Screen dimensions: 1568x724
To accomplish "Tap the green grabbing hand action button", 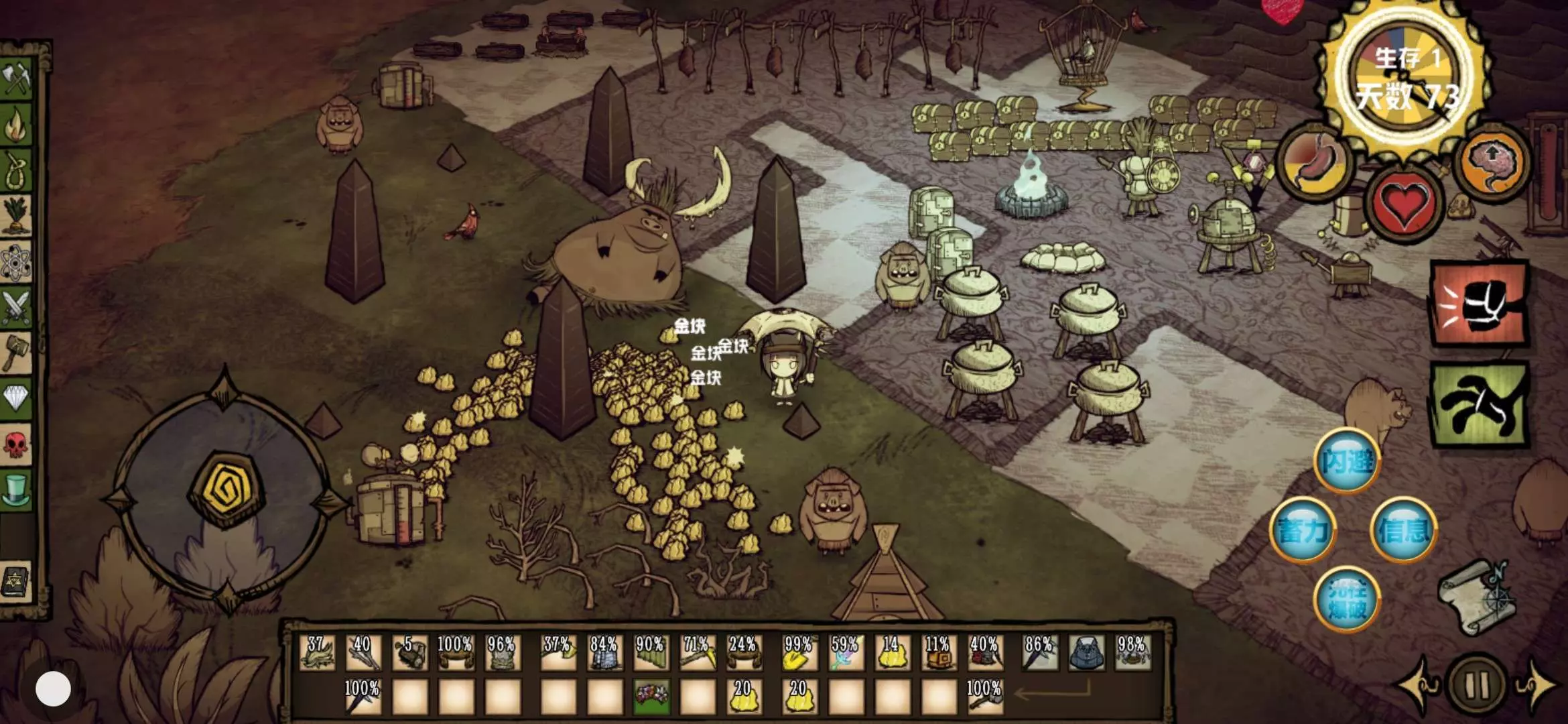I will pos(1480,404).
